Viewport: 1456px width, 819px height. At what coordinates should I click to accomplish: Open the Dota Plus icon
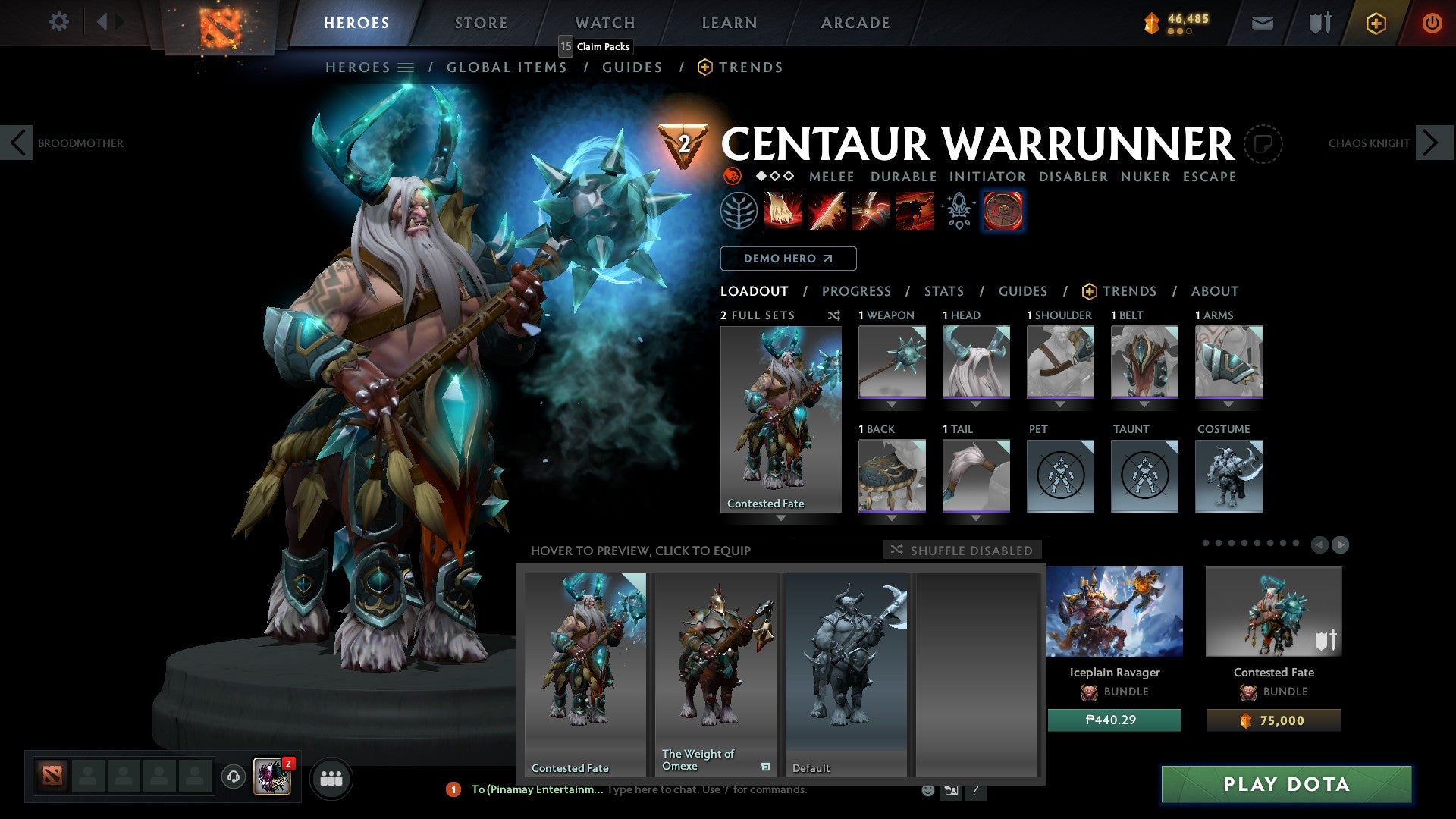1375,23
